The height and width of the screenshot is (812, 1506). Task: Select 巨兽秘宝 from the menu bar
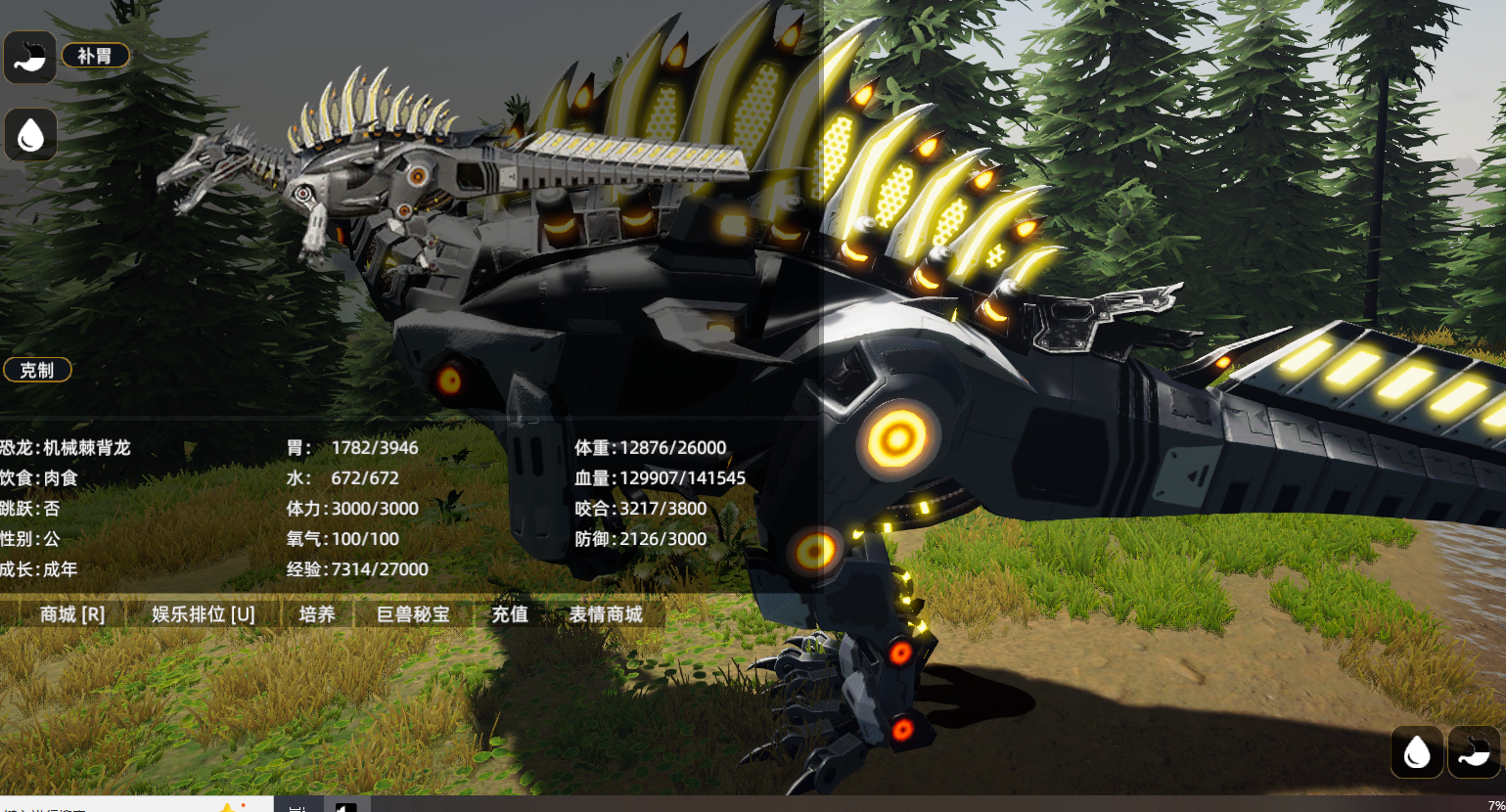point(413,614)
